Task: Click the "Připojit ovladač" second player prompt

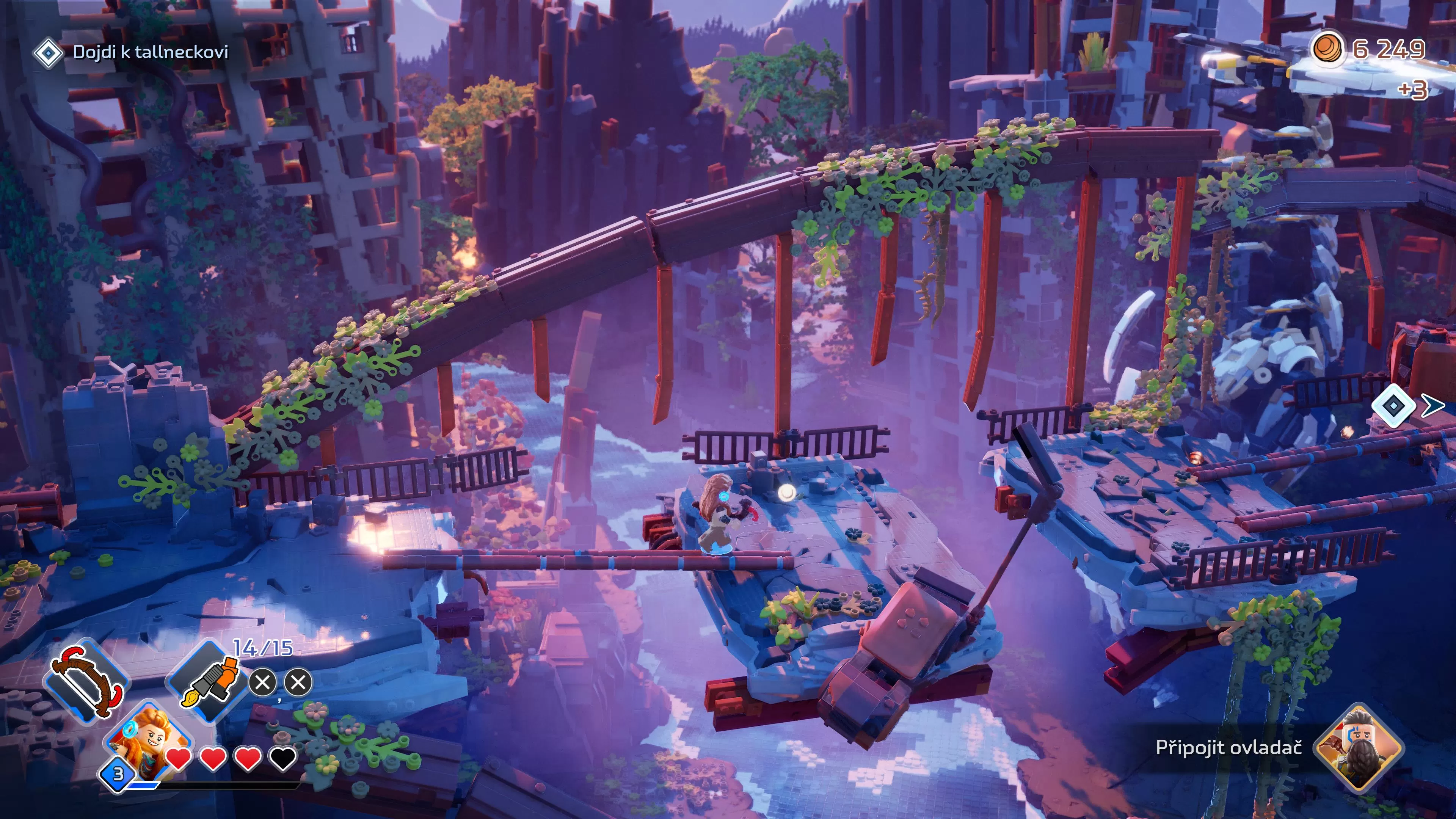Action: pyautogui.click(x=1228, y=748)
